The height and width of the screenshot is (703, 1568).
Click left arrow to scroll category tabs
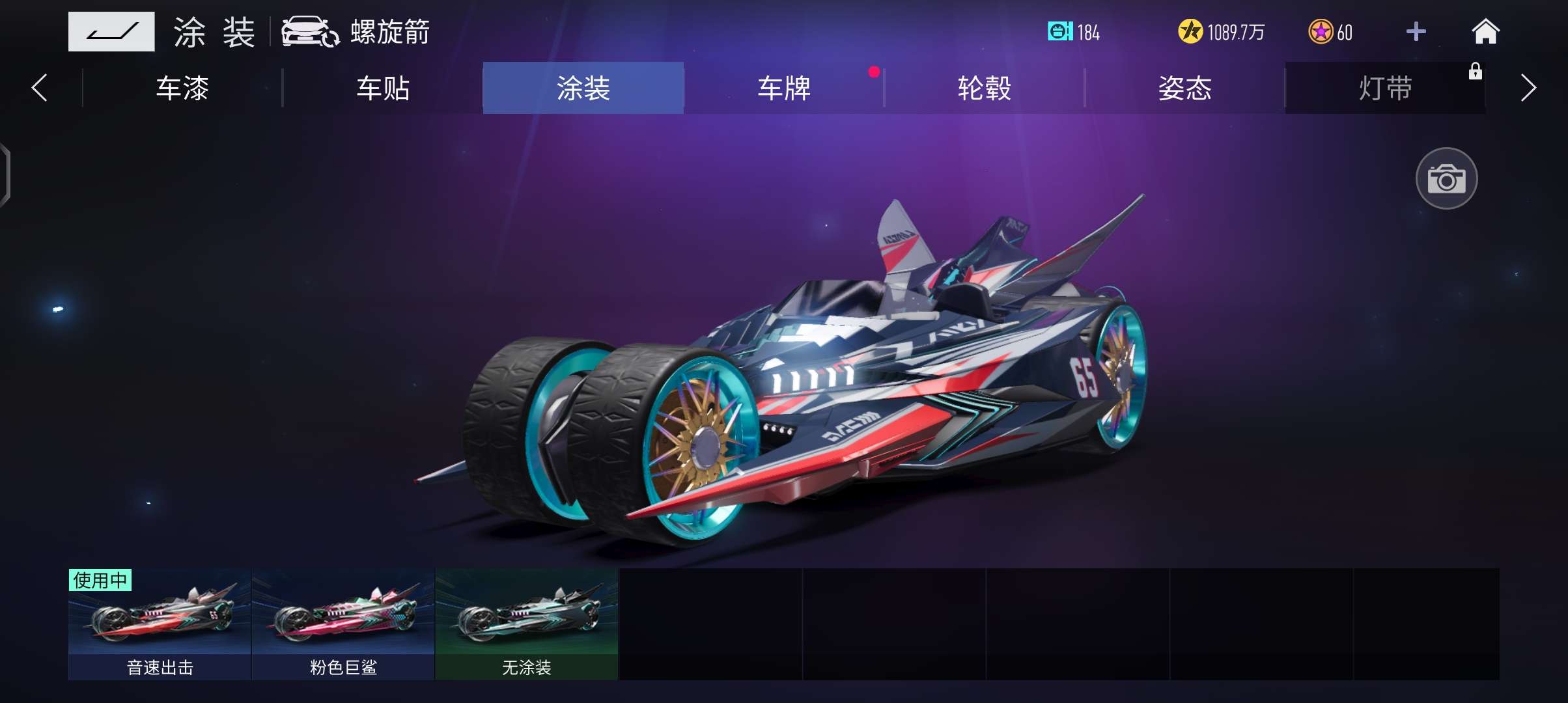(x=39, y=89)
